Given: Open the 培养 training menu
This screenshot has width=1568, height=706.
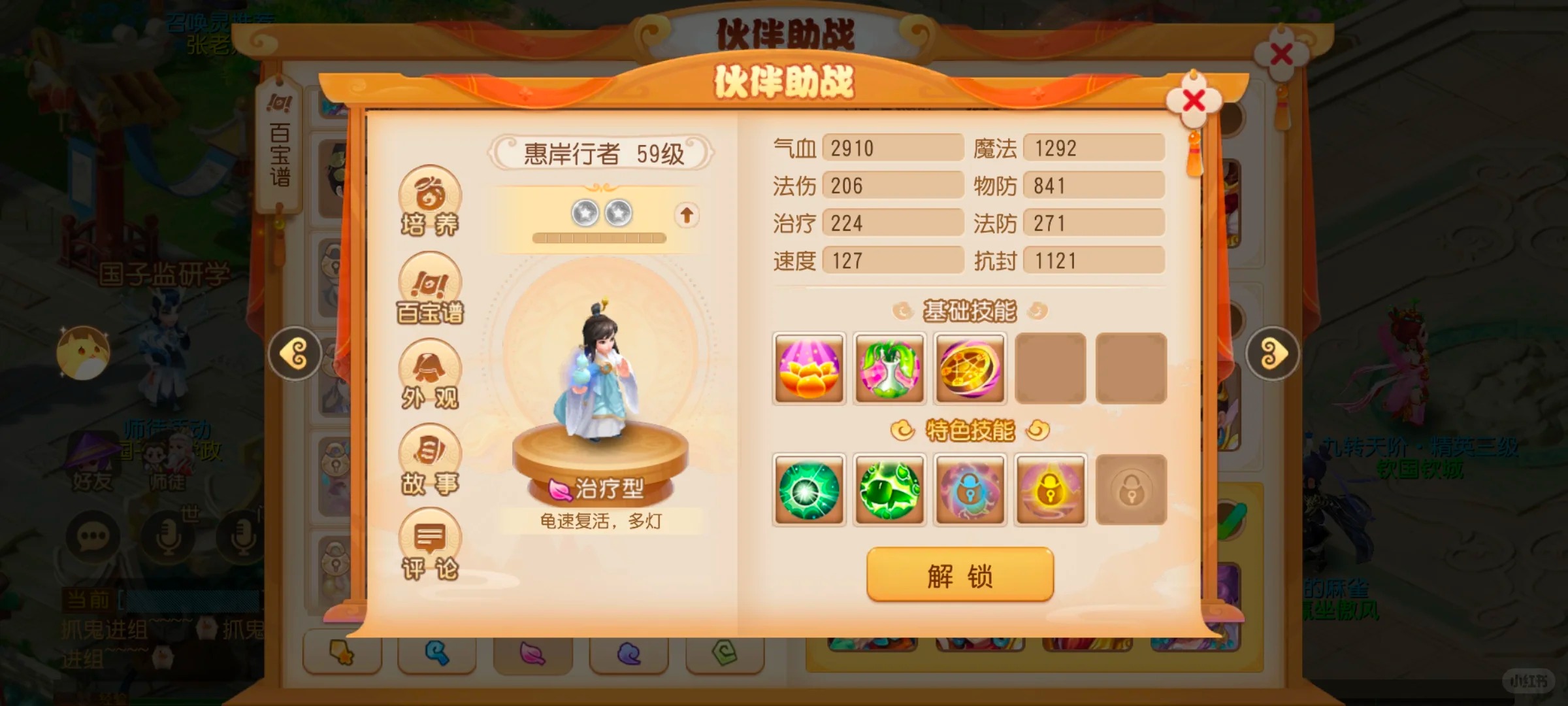Looking at the screenshot, I should (430, 201).
